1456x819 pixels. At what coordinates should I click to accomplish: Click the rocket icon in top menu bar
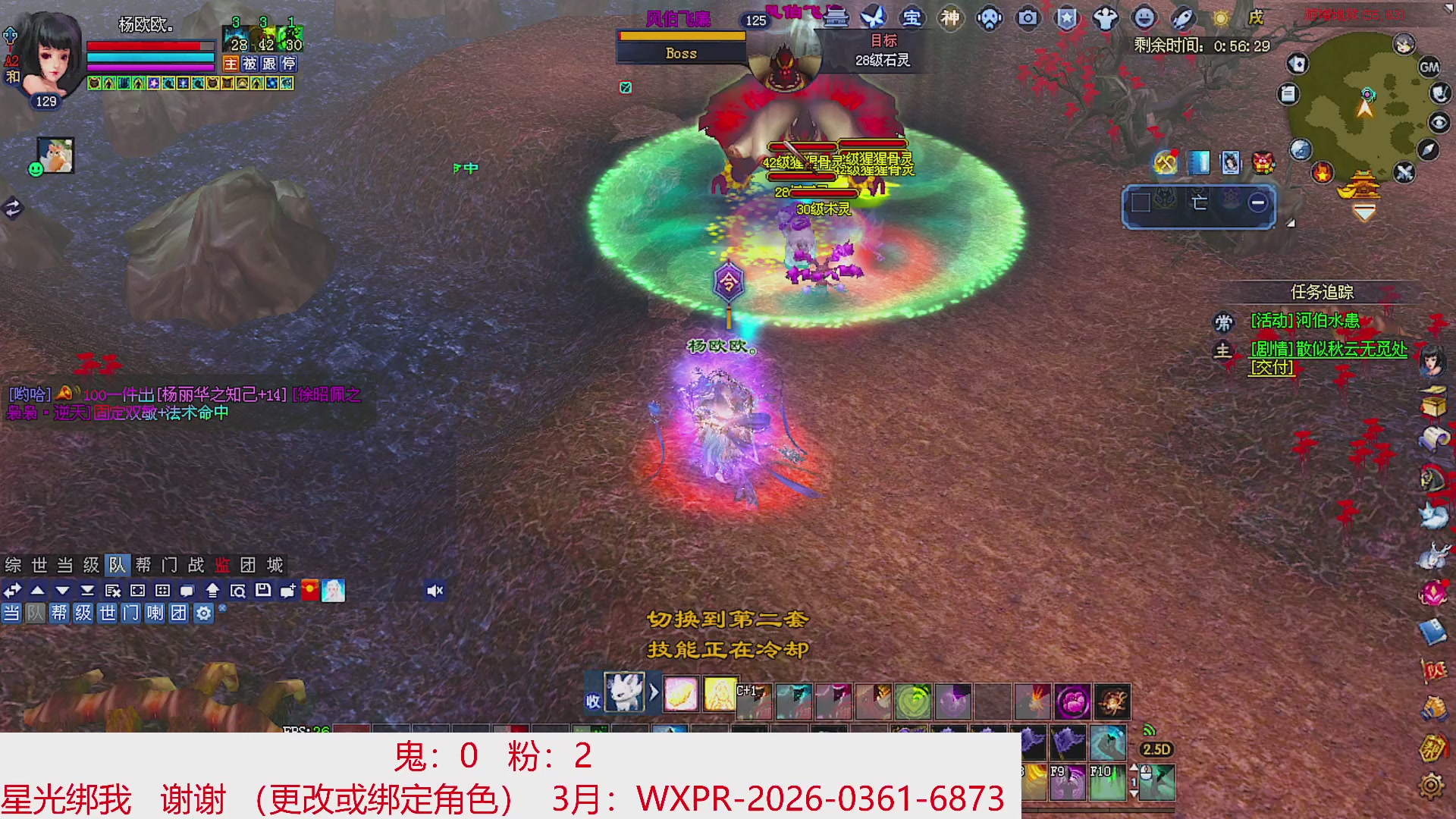(x=1182, y=18)
